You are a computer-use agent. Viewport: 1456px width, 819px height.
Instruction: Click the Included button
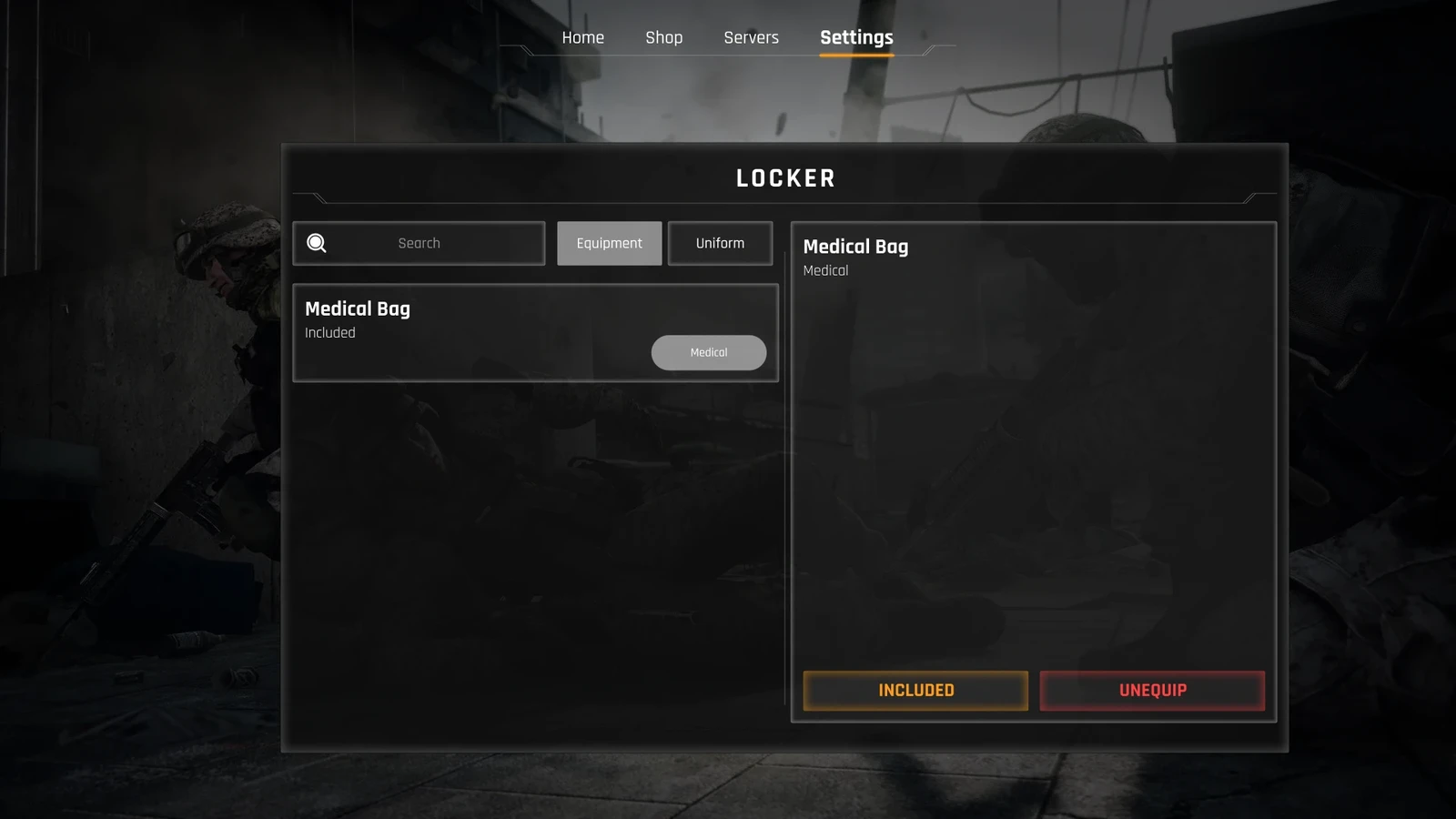(915, 691)
